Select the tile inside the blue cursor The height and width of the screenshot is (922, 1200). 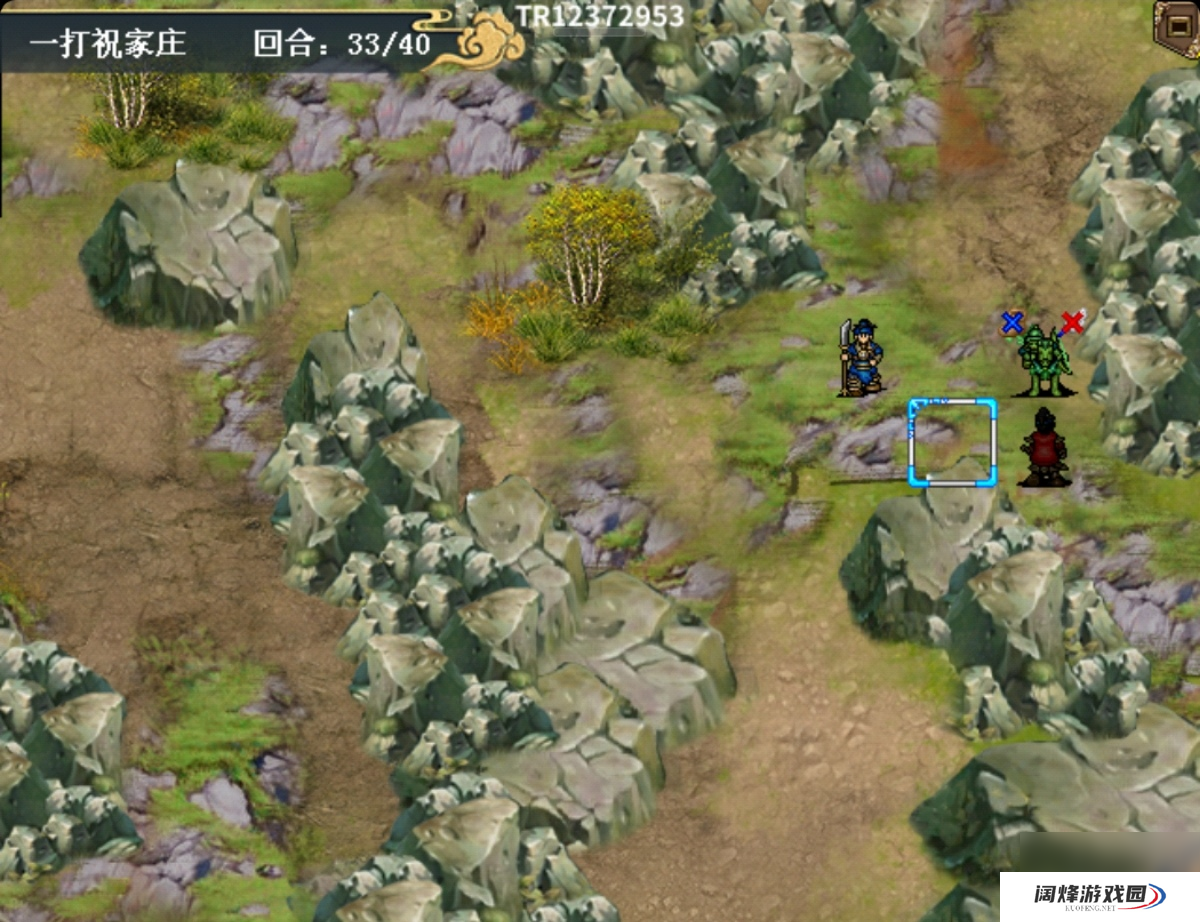click(x=952, y=442)
